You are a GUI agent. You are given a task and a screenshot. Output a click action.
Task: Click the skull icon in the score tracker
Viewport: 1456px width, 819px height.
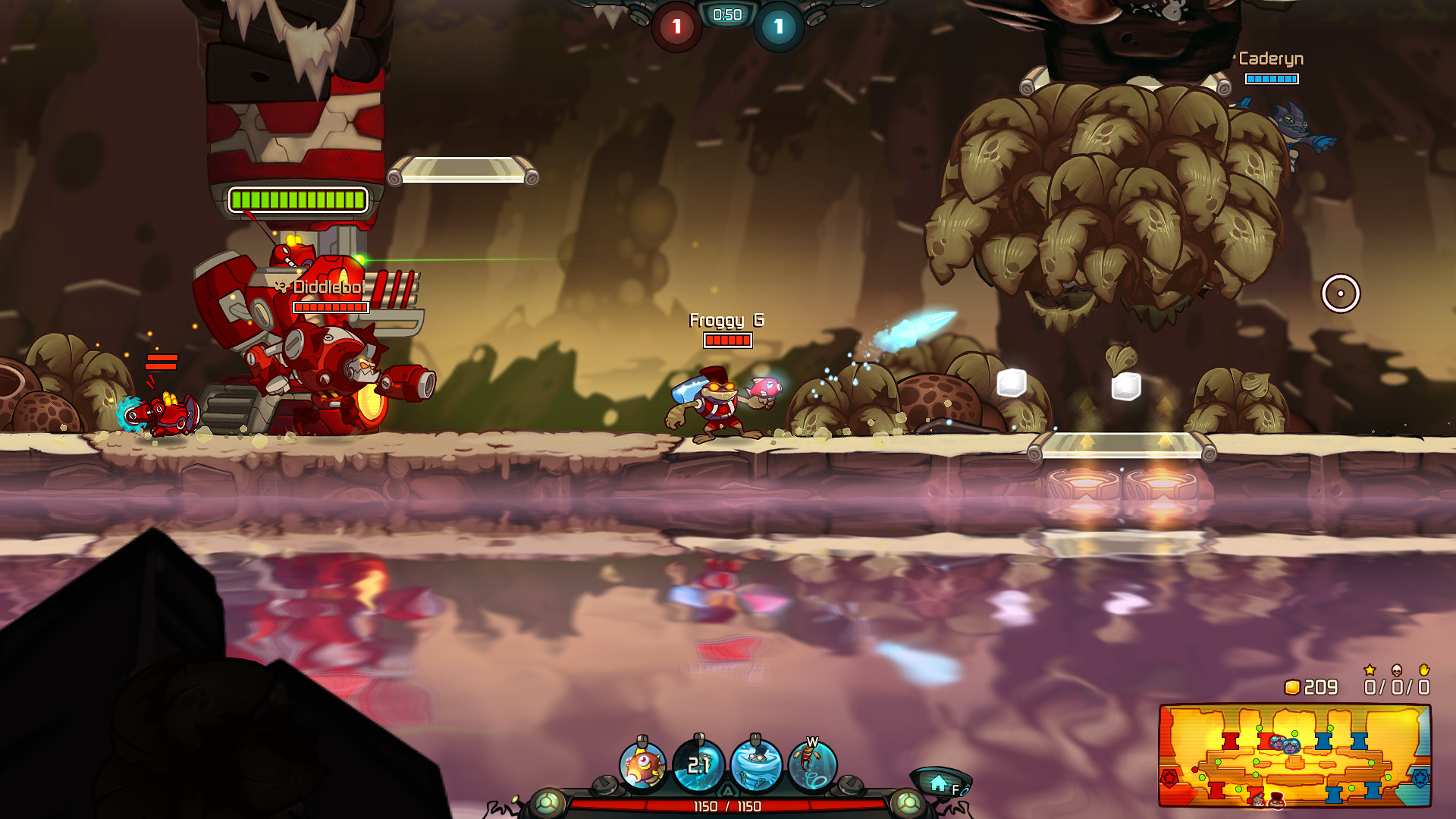pos(1396,672)
